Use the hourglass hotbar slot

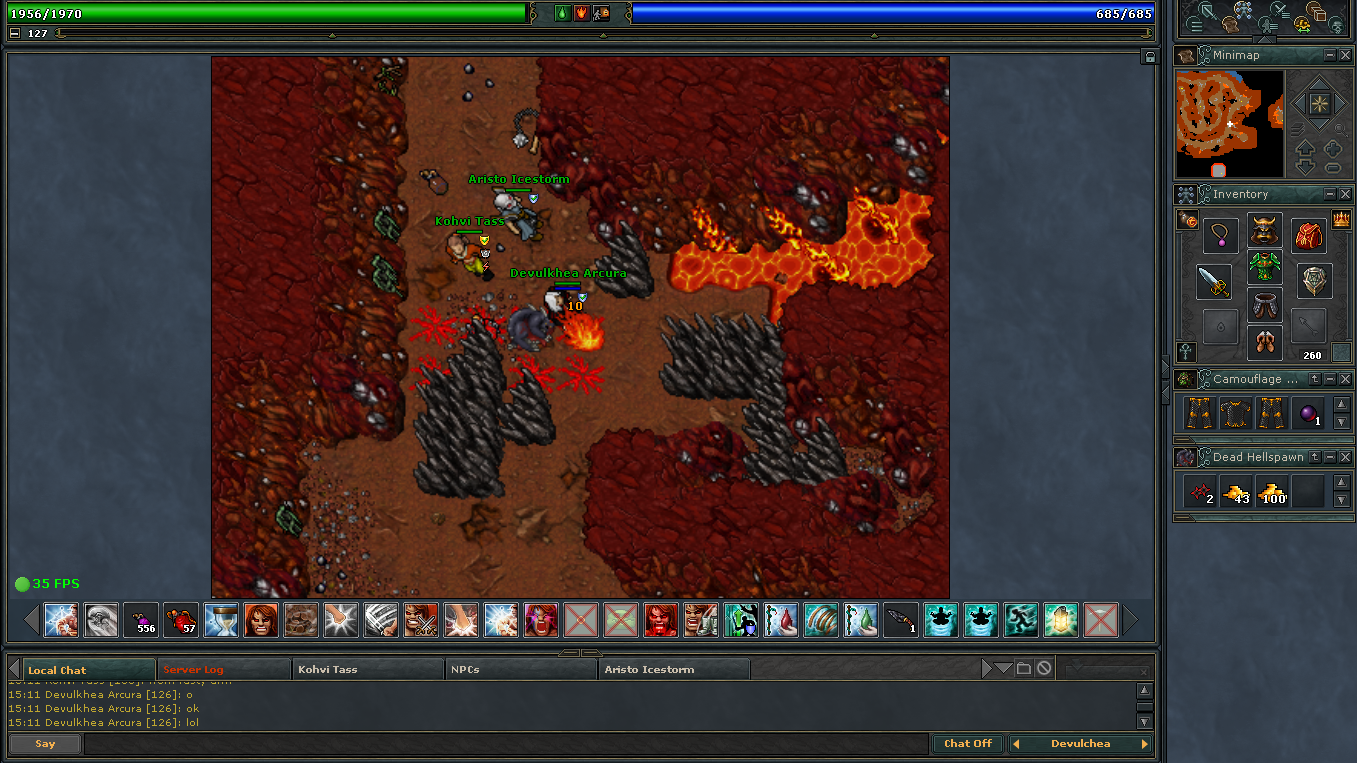tap(221, 620)
